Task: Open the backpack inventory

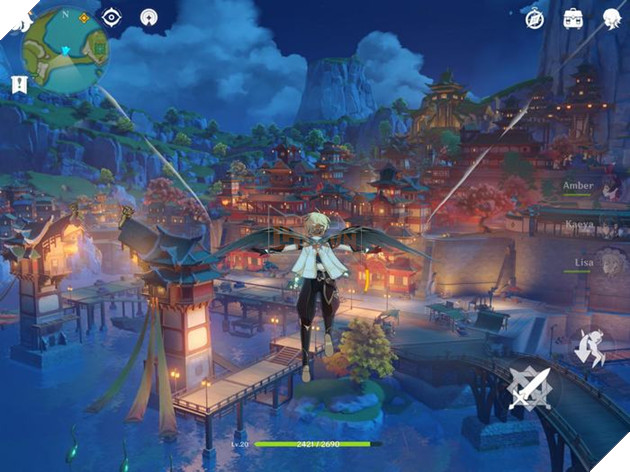Action: click(x=573, y=17)
